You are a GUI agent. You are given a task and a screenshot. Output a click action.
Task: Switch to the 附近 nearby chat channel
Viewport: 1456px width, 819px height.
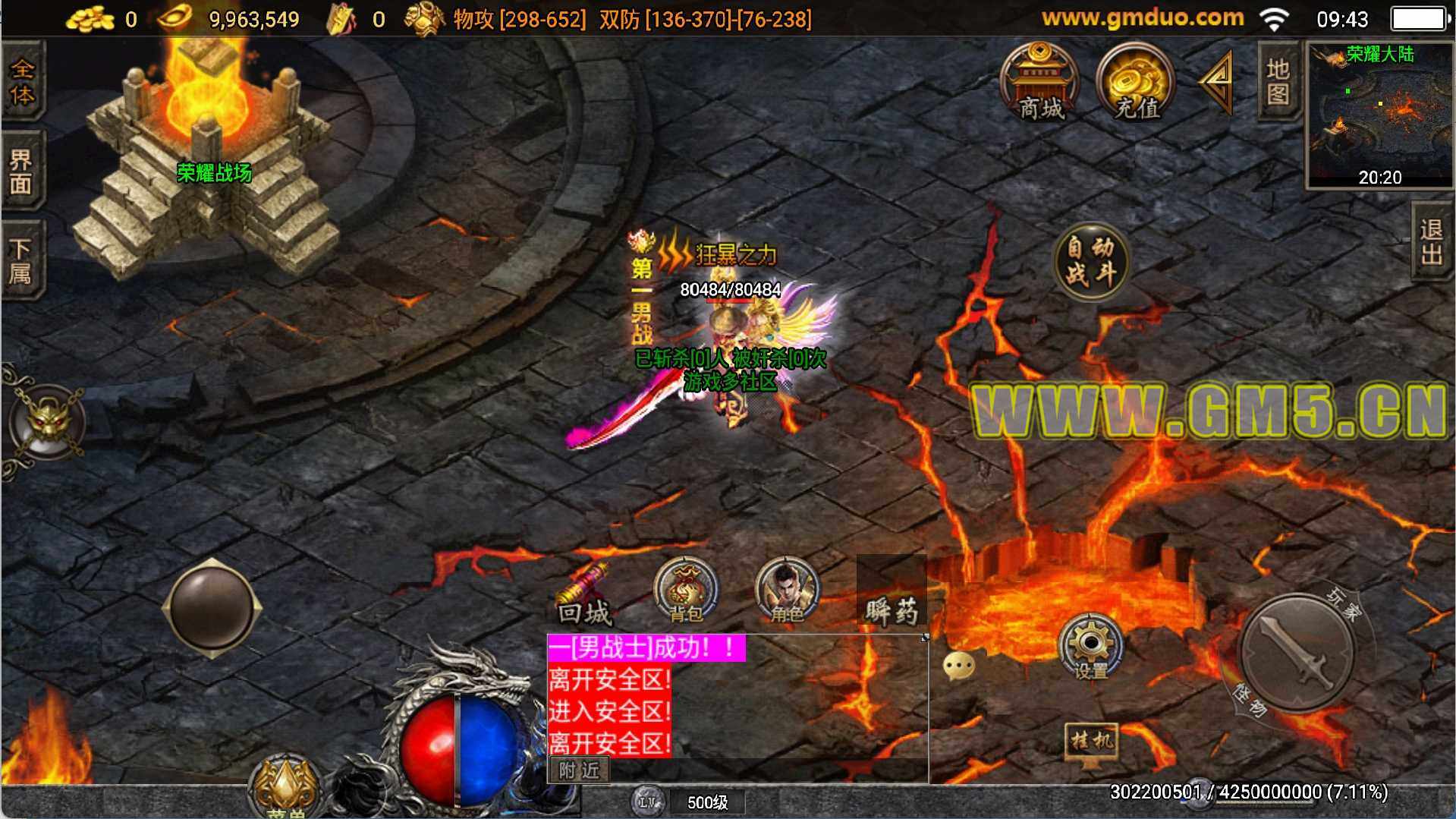tap(579, 770)
